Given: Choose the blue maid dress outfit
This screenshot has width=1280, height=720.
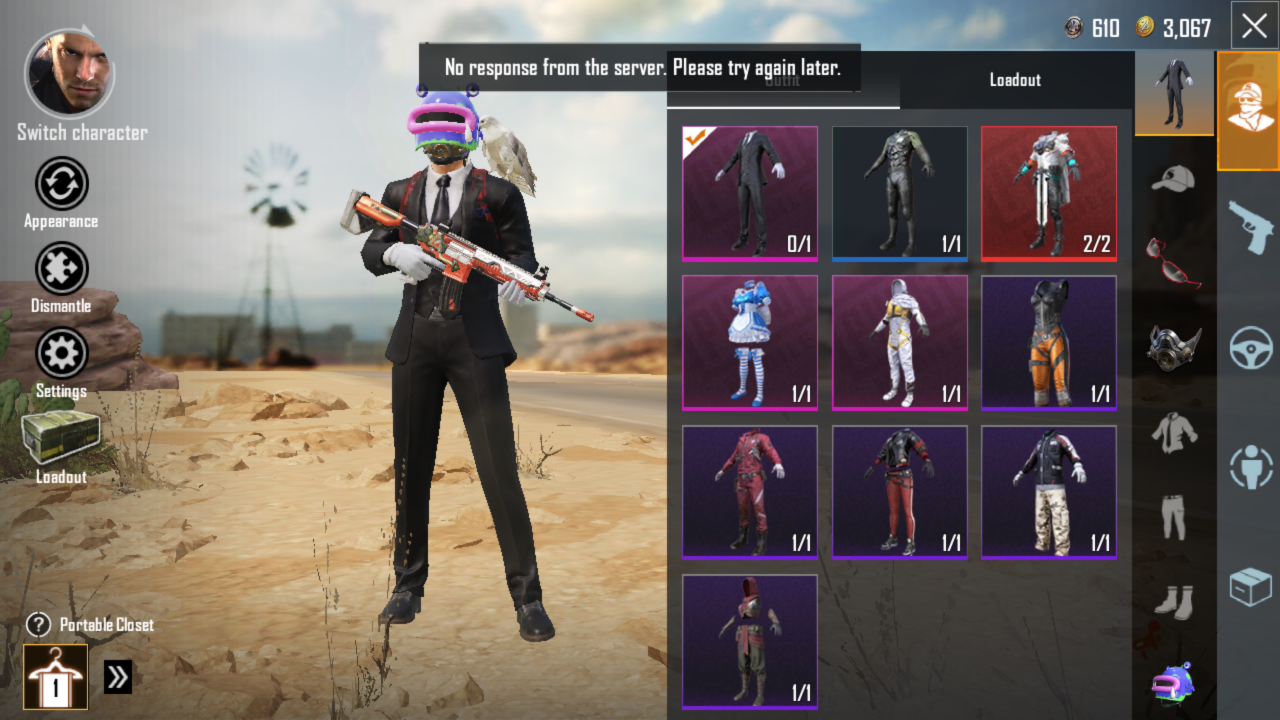Looking at the screenshot, I should click(x=750, y=343).
